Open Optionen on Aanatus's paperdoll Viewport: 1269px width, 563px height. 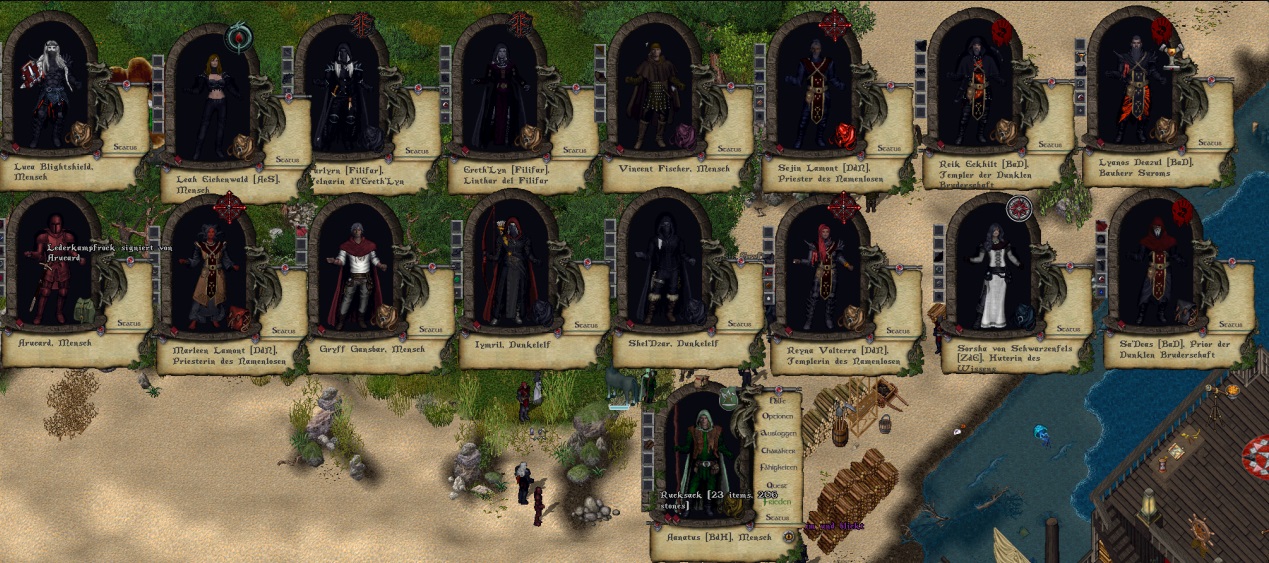coord(777,416)
